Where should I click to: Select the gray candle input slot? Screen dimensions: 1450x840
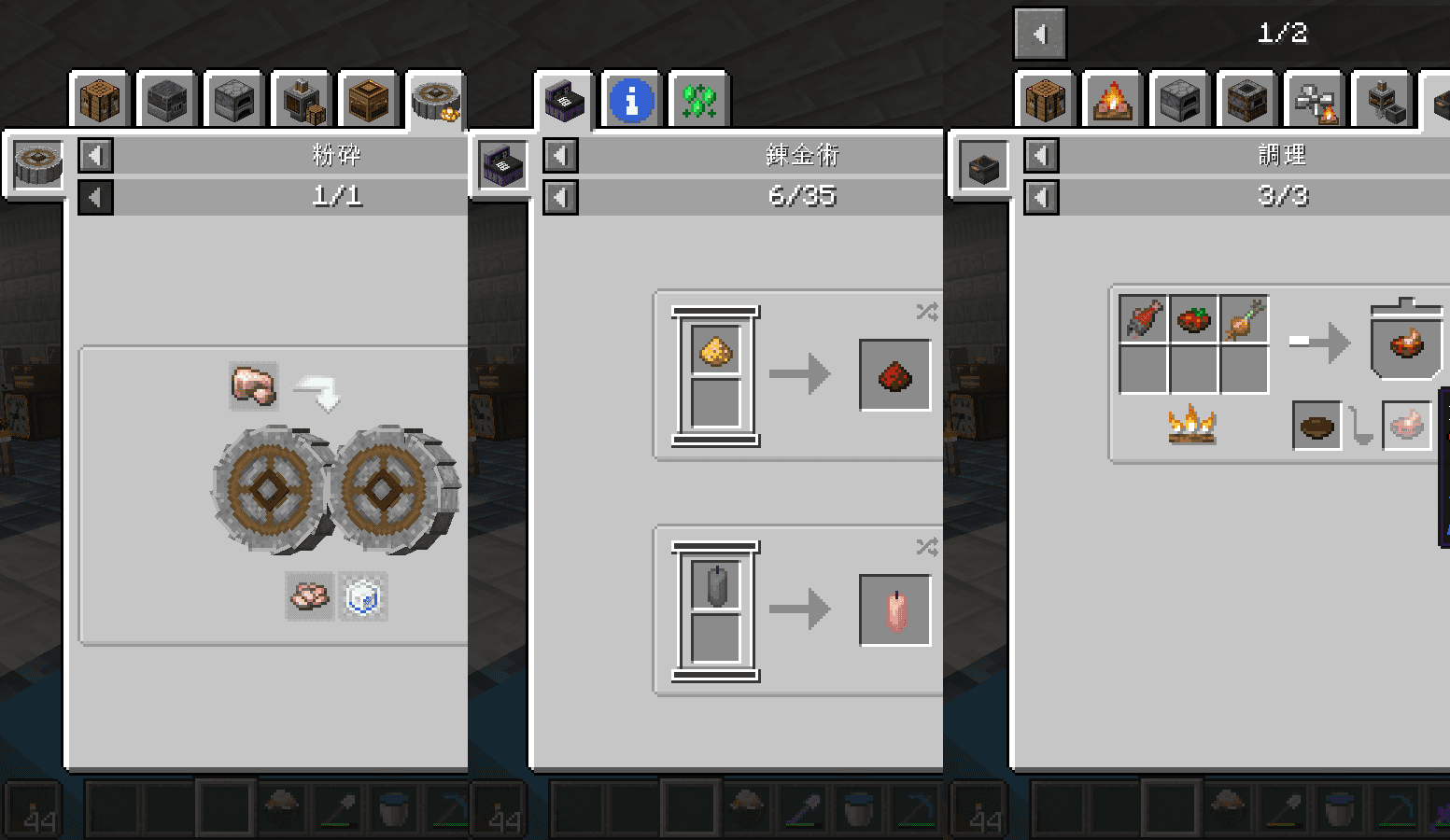point(716,586)
